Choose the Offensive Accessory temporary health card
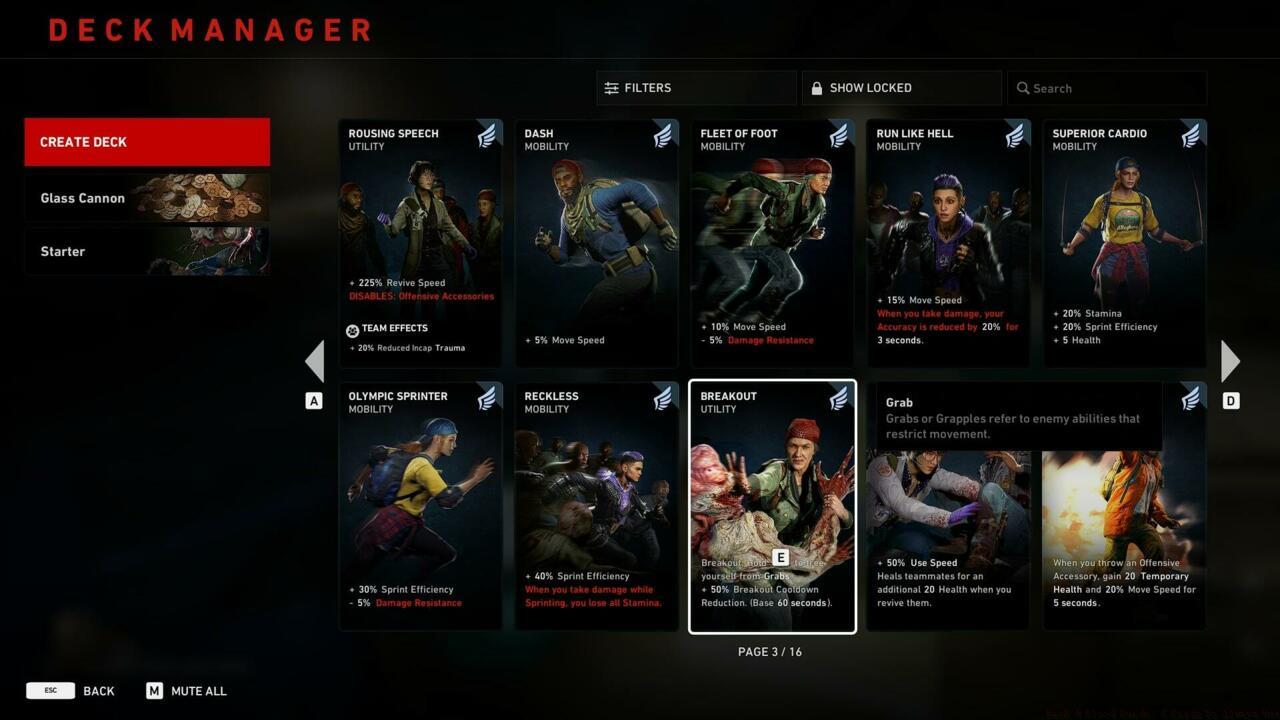This screenshot has width=1280, height=720. 1124,540
